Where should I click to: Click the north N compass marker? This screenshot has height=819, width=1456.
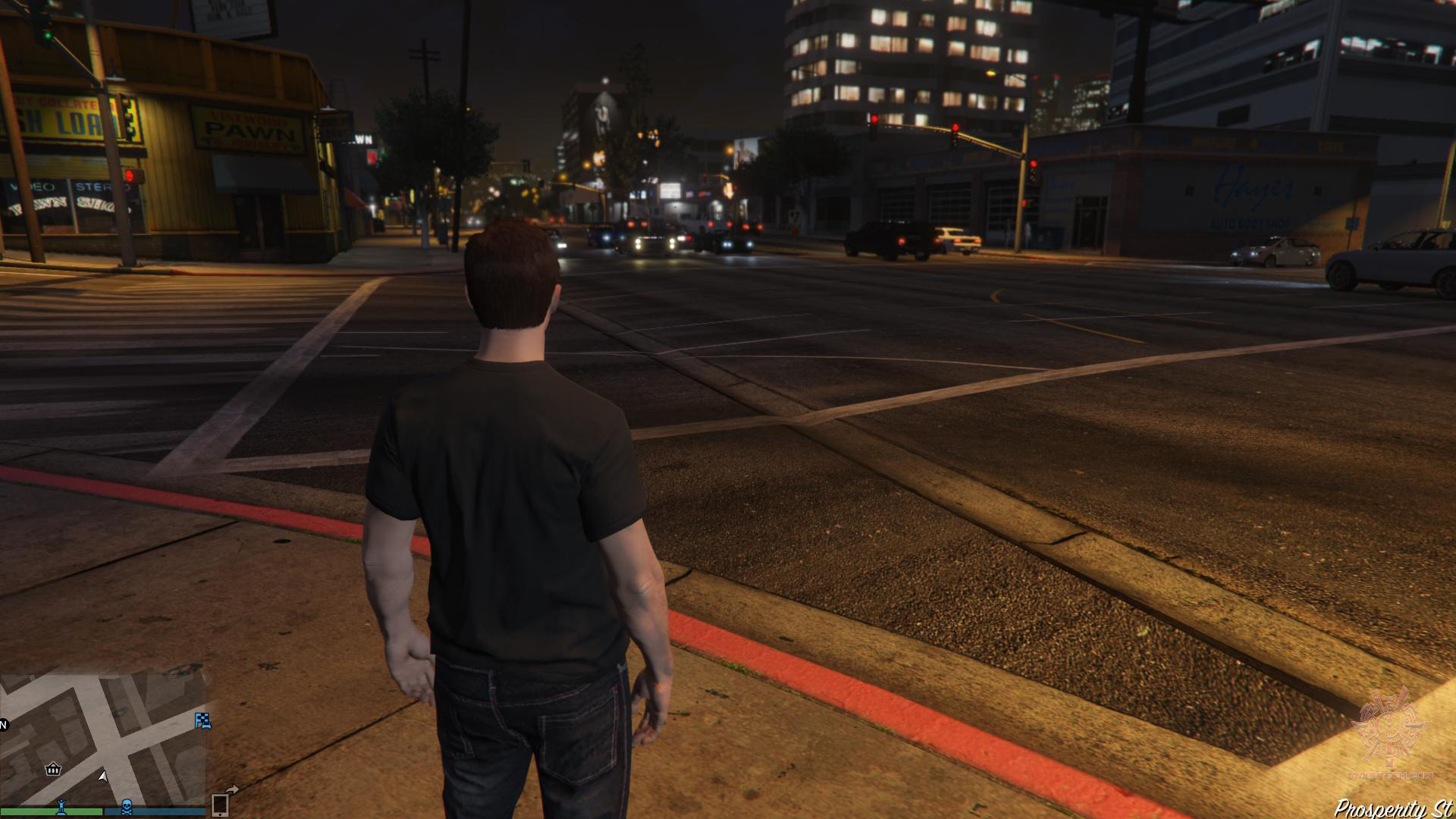(3, 724)
